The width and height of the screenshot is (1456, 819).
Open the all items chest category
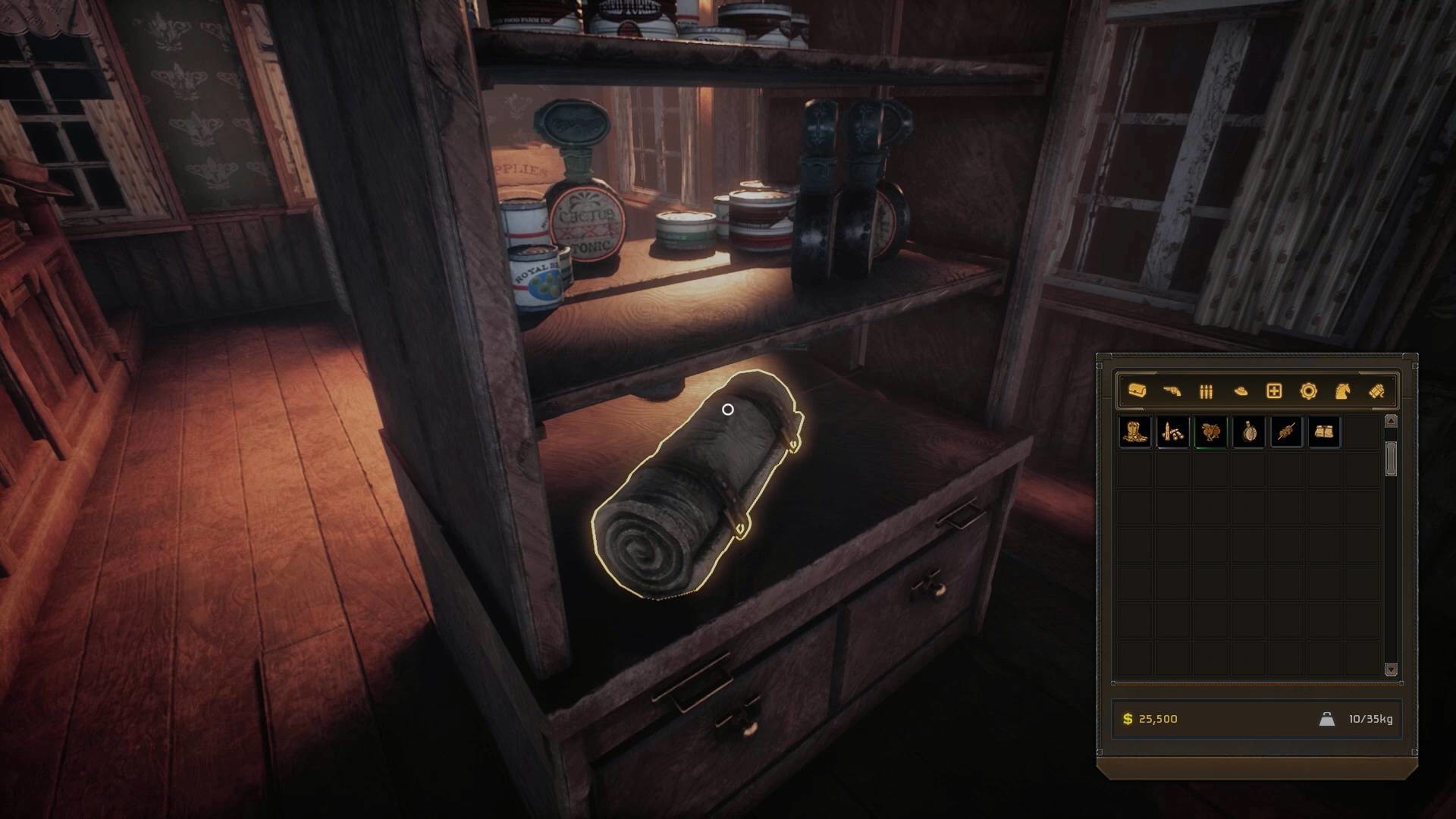[1137, 391]
